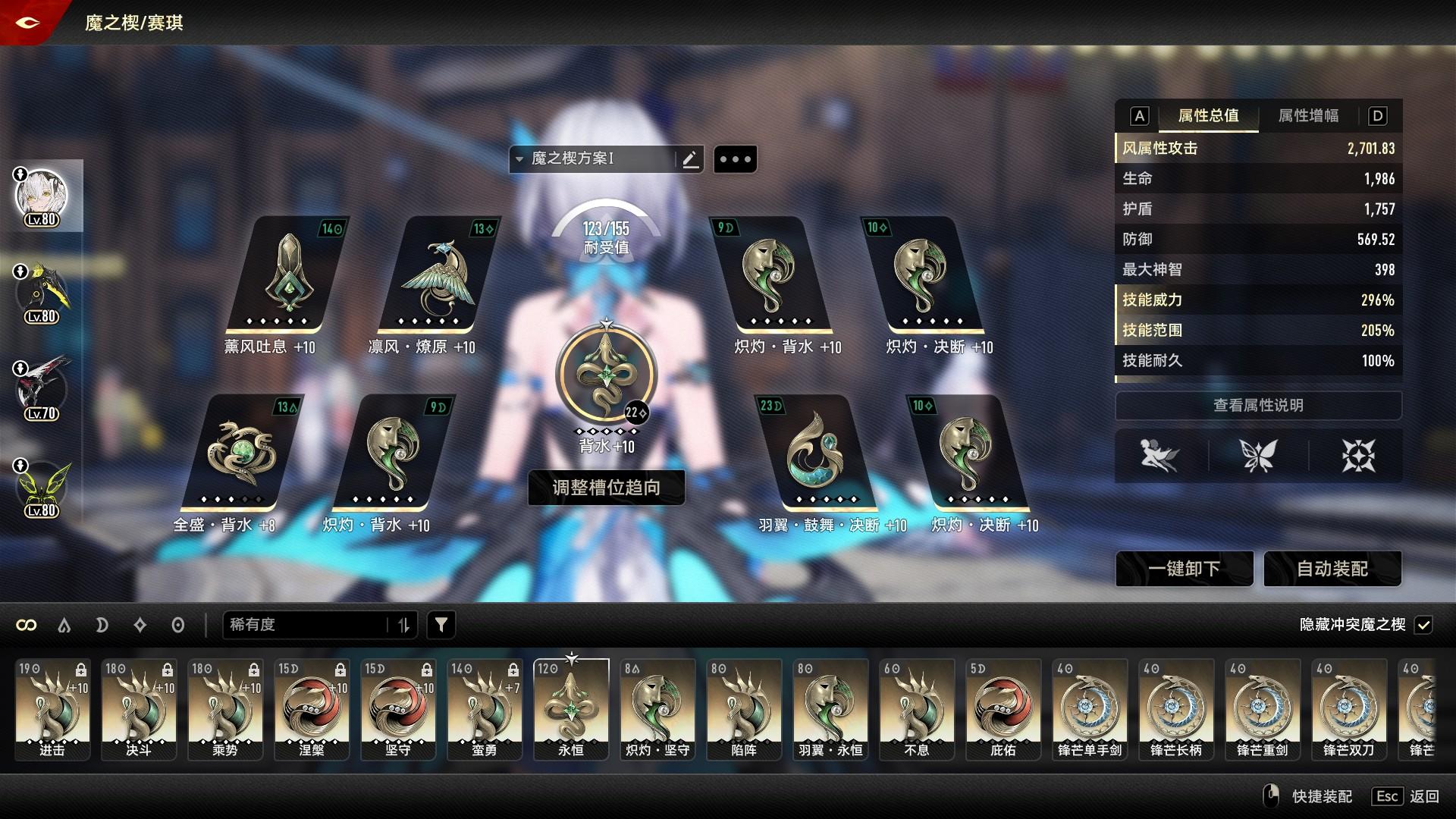1456x819 pixels.
Task: Unequip all with 一键卸下
Action: (x=1184, y=569)
